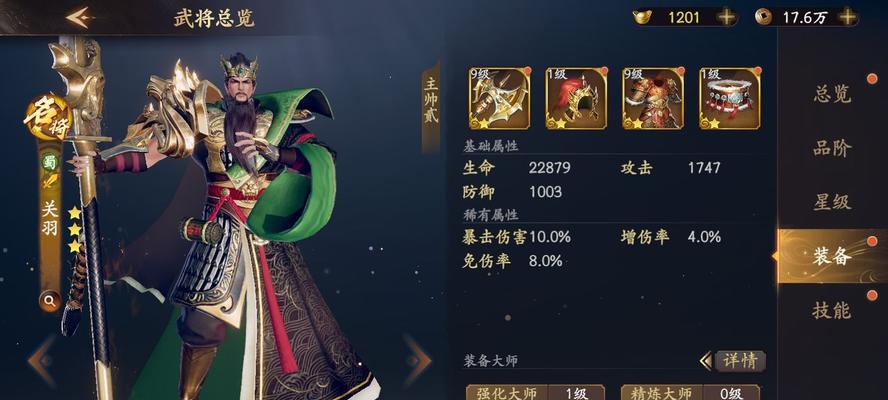Add more gold ingots with the plus button
This screenshot has height=400, width=888.
(x=727, y=17)
